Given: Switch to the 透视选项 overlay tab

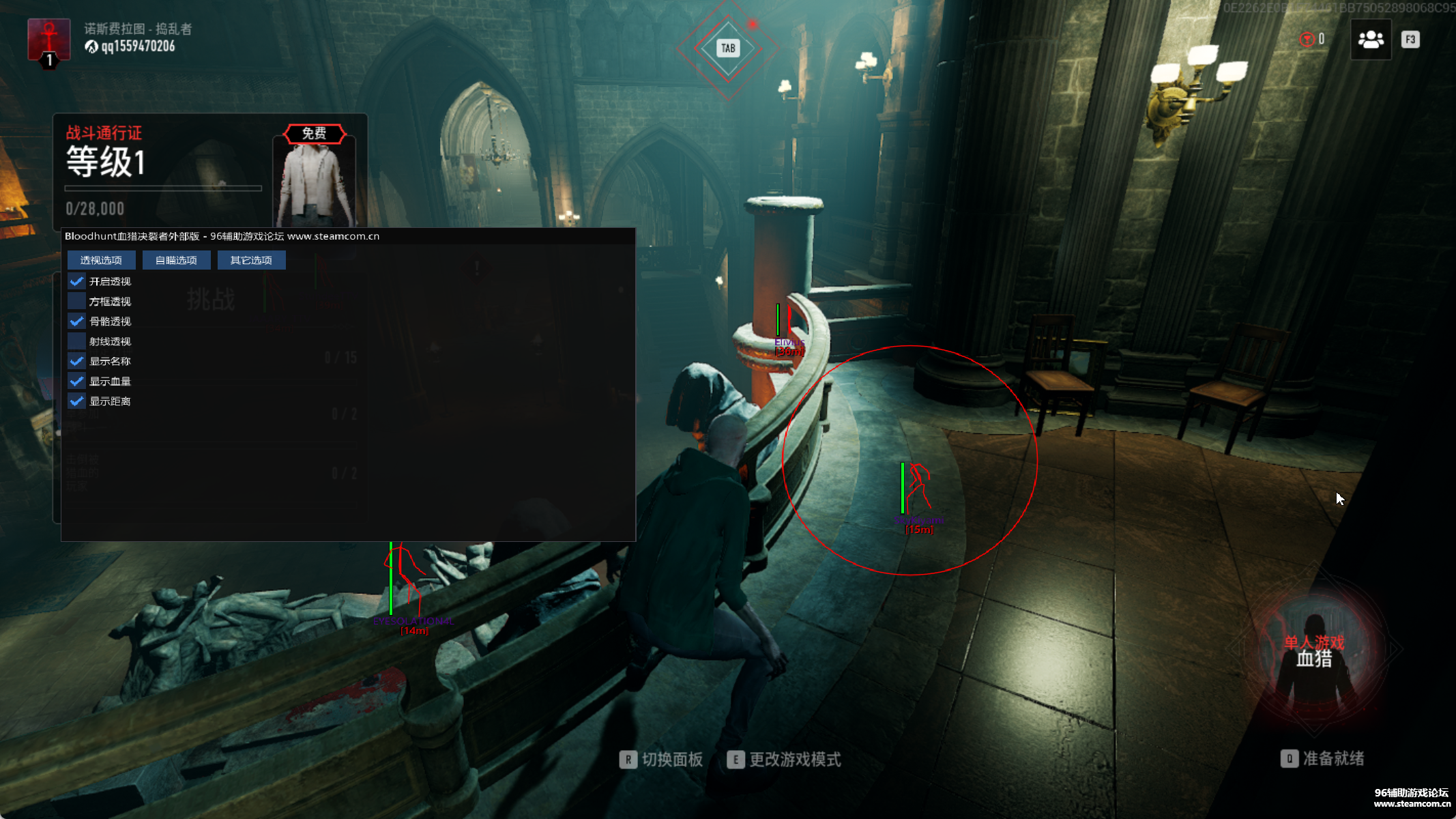Looking at the screenshot, I should (x=101, y=260).
